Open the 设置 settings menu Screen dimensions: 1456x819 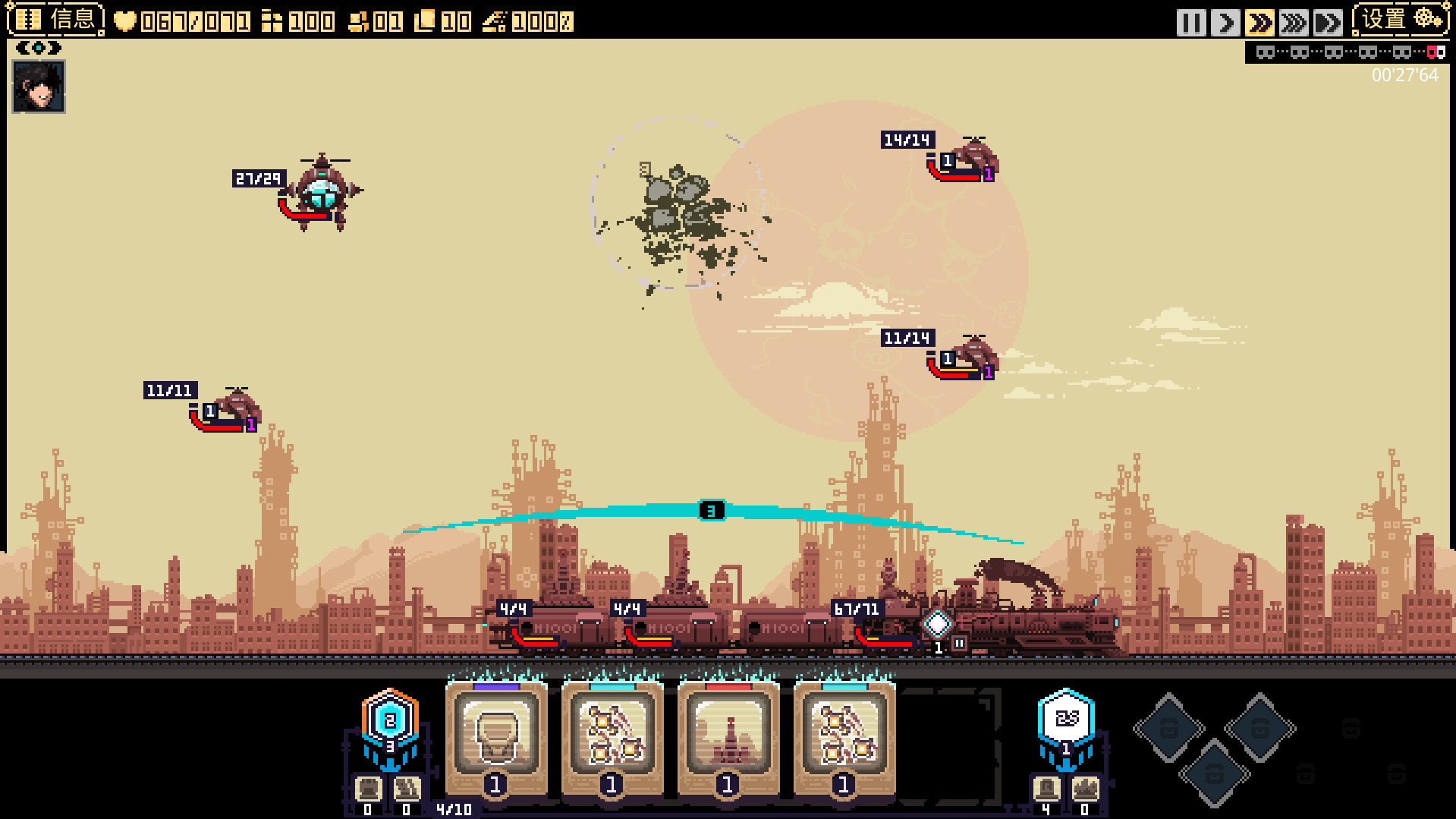tap(1401, 20)
